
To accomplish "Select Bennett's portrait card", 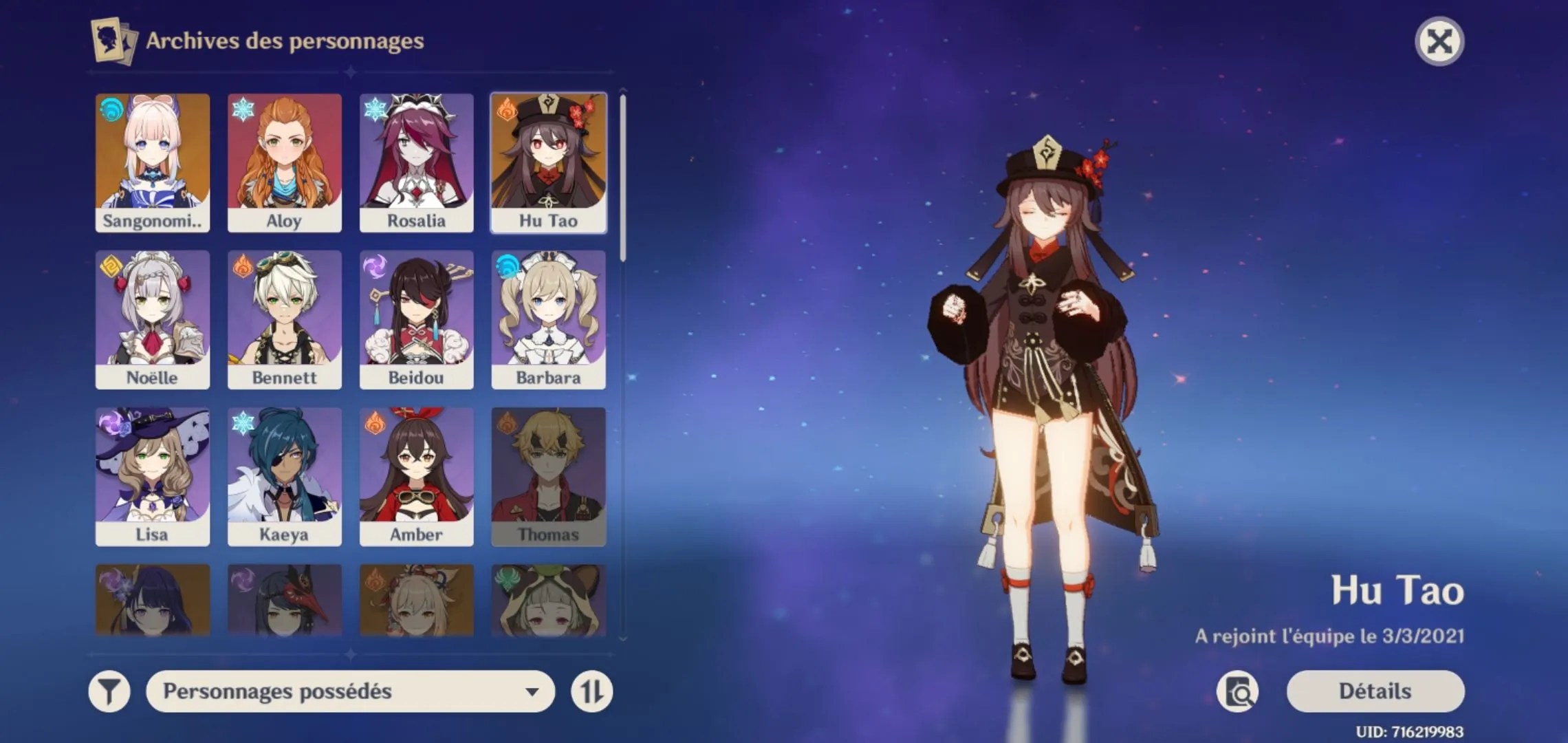I will pyautogui.click(x=284, y=320).
